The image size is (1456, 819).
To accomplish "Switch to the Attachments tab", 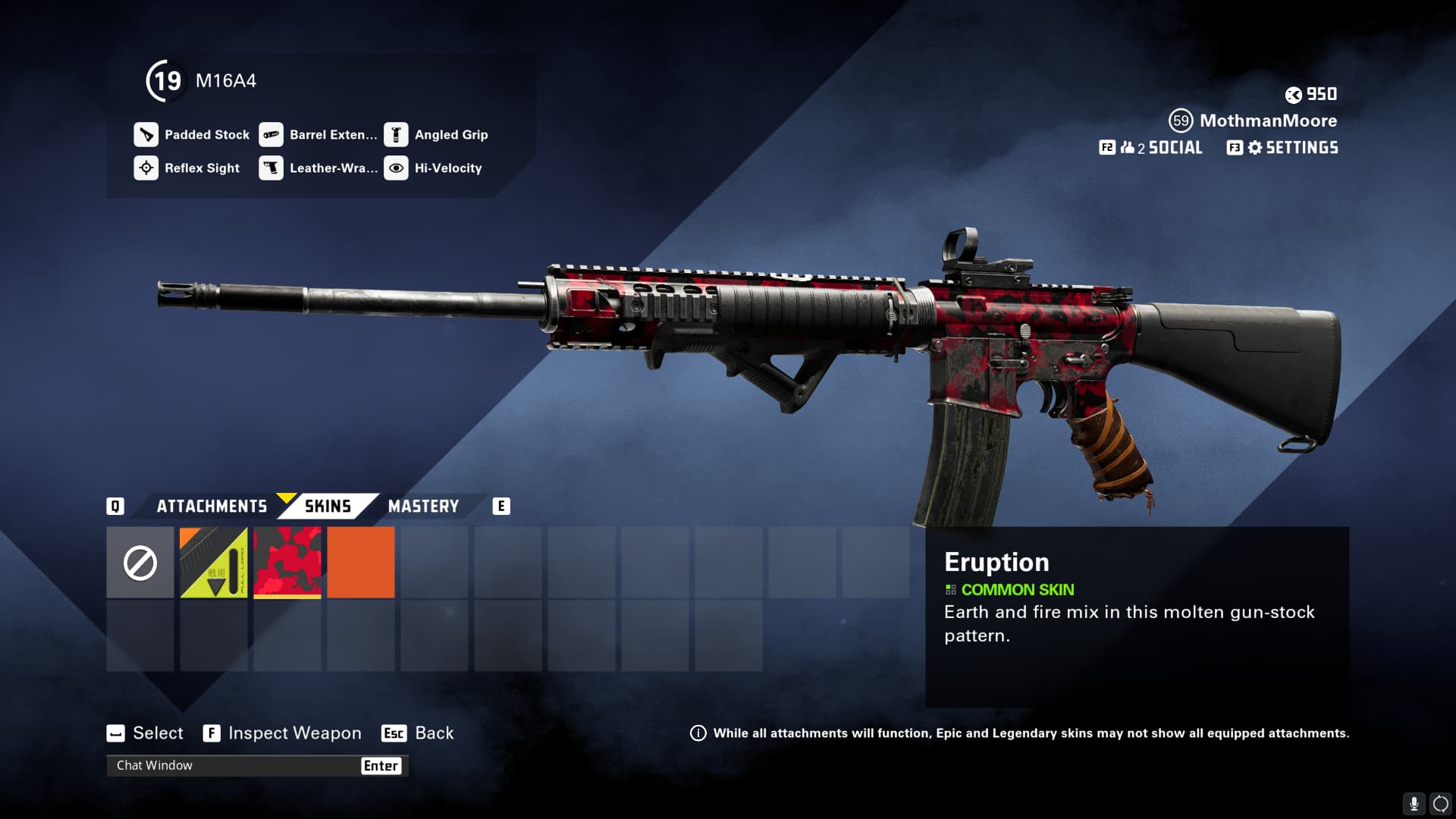I will (x=212, y=507).
